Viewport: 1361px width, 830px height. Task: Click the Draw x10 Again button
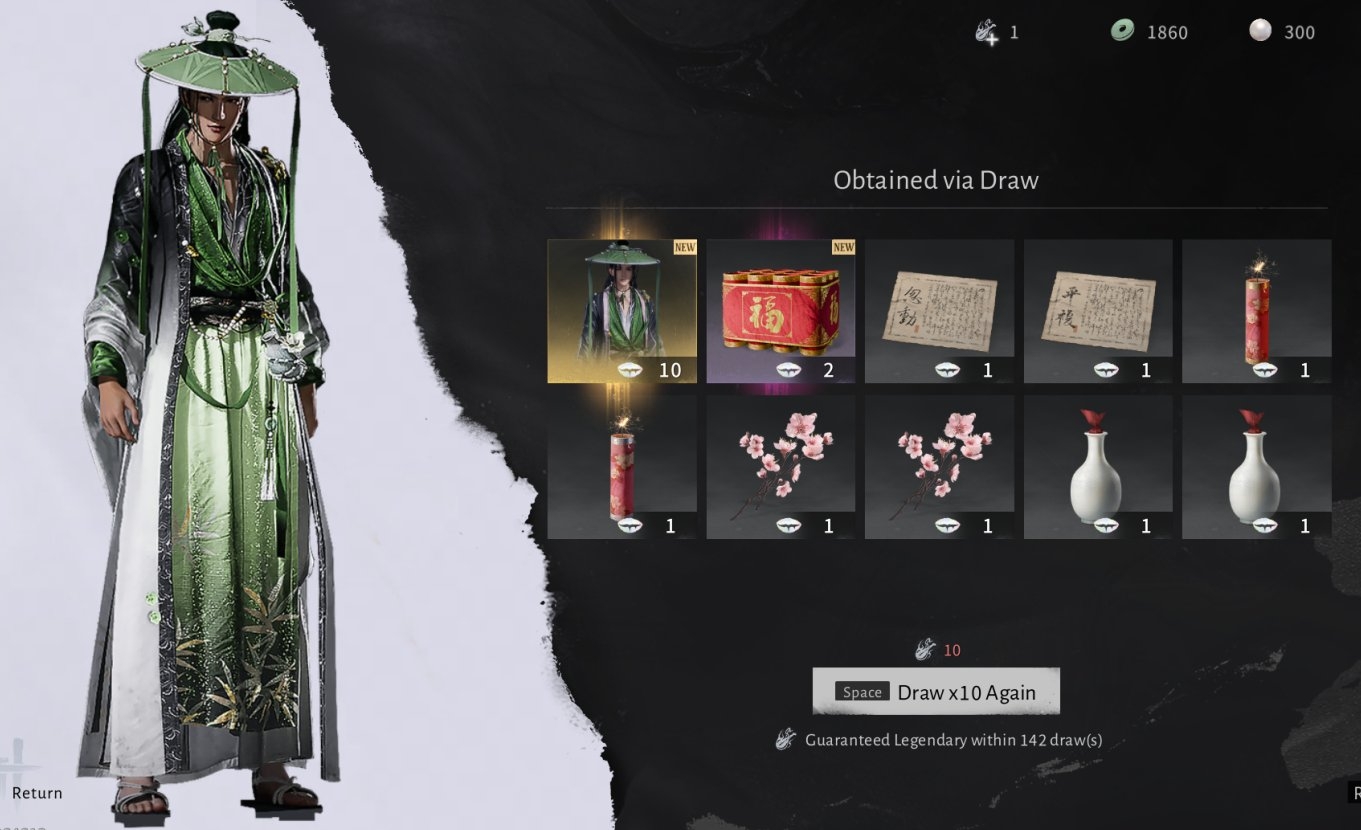[x=935, y=692]
